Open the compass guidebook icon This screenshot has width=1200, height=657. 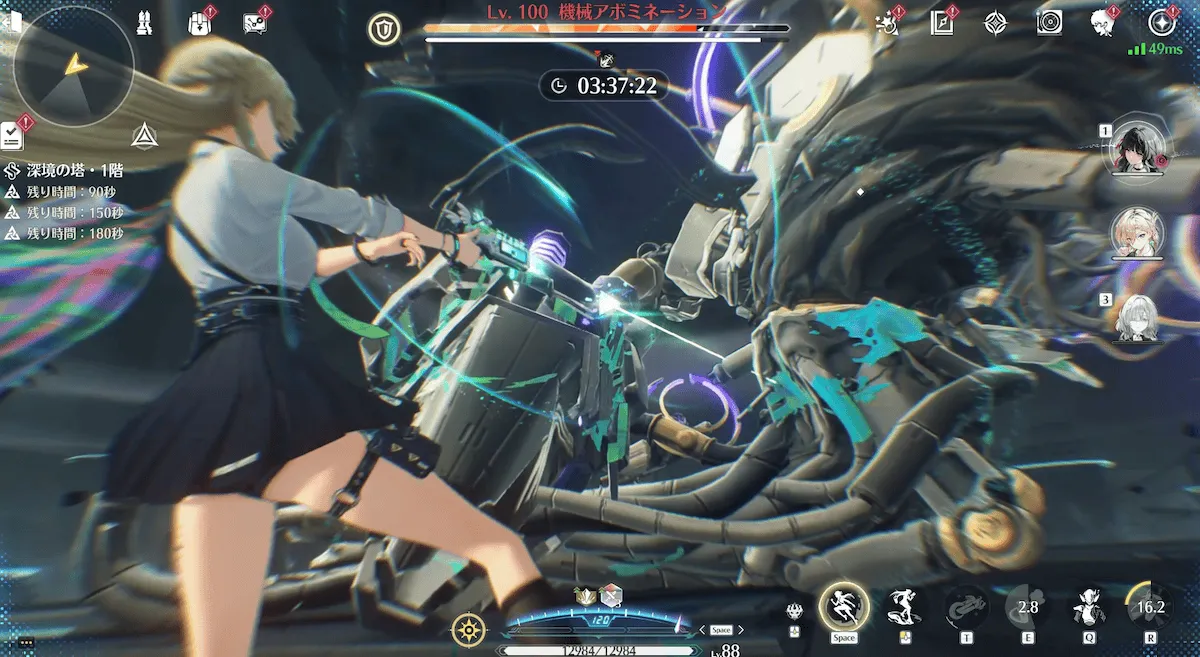click(x=941, y=22)
